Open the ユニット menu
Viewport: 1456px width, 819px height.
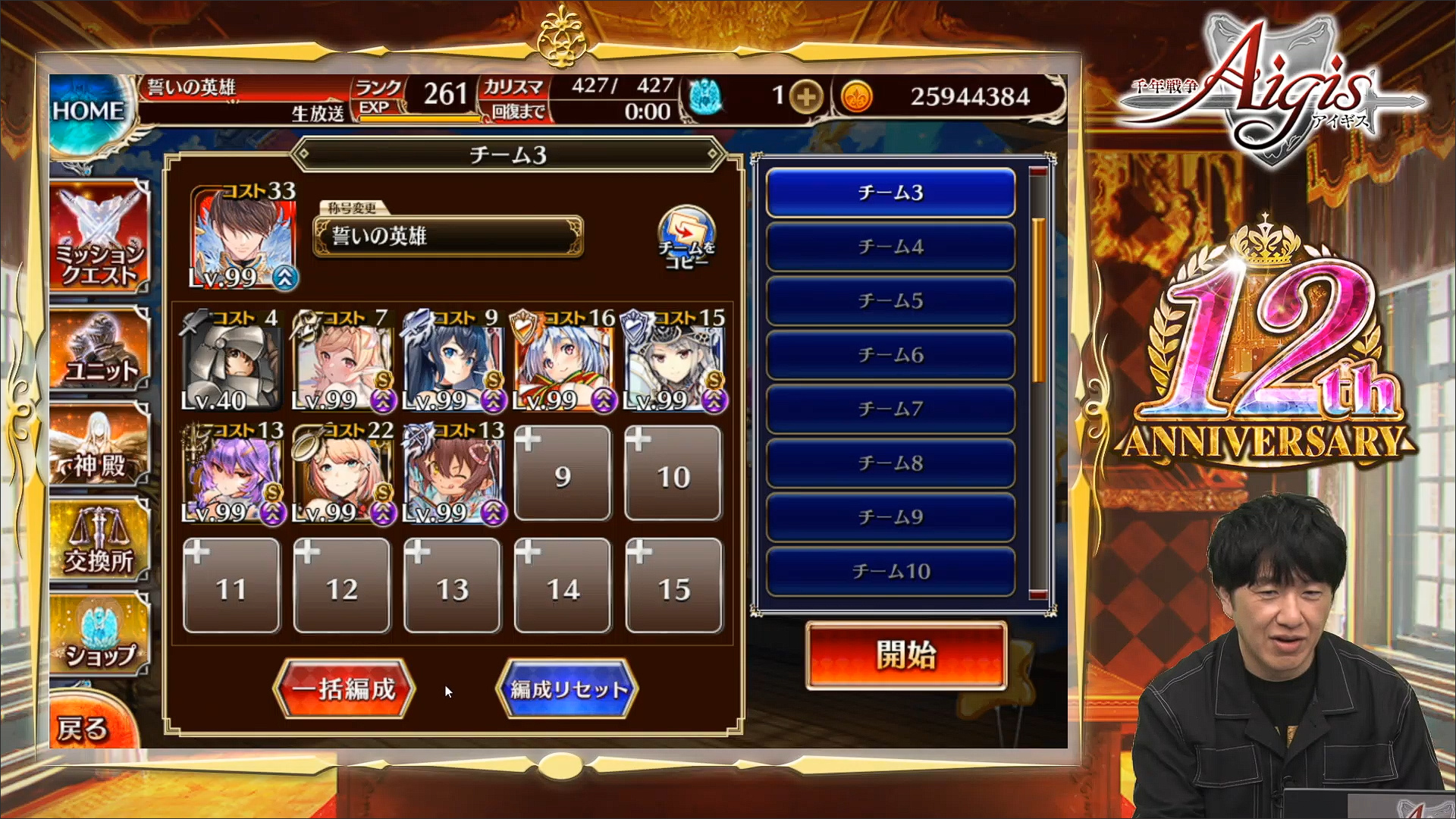(x=100, y=351)
